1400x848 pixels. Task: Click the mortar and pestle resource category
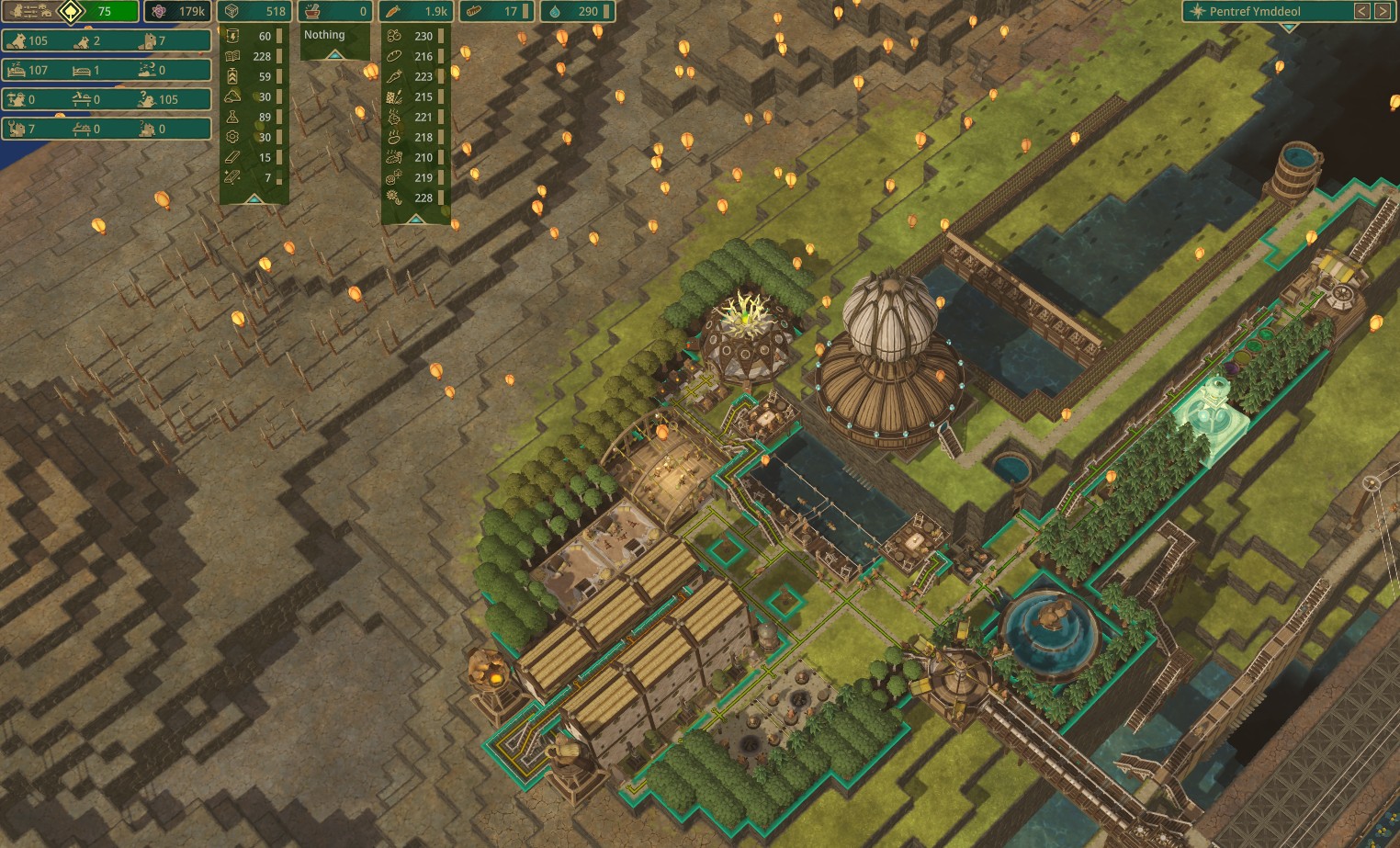pos(334,11)
